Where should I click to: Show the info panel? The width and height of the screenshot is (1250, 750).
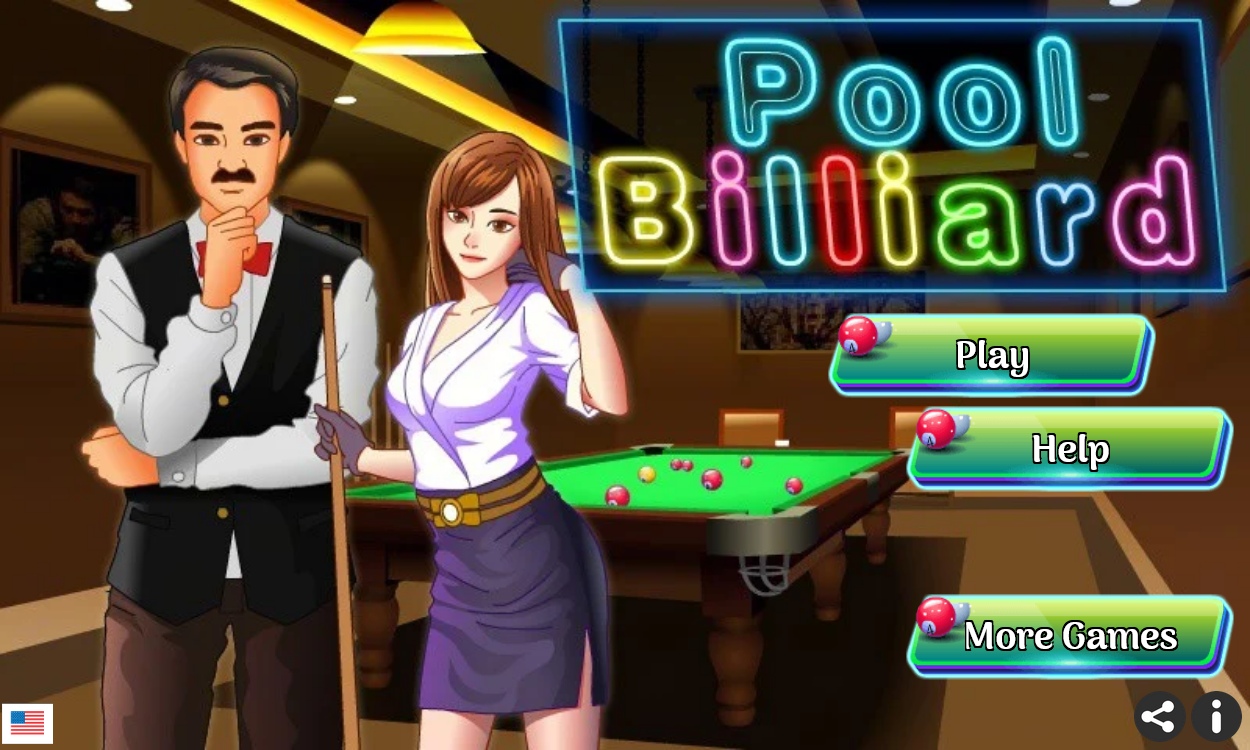tap(1216, 717)
